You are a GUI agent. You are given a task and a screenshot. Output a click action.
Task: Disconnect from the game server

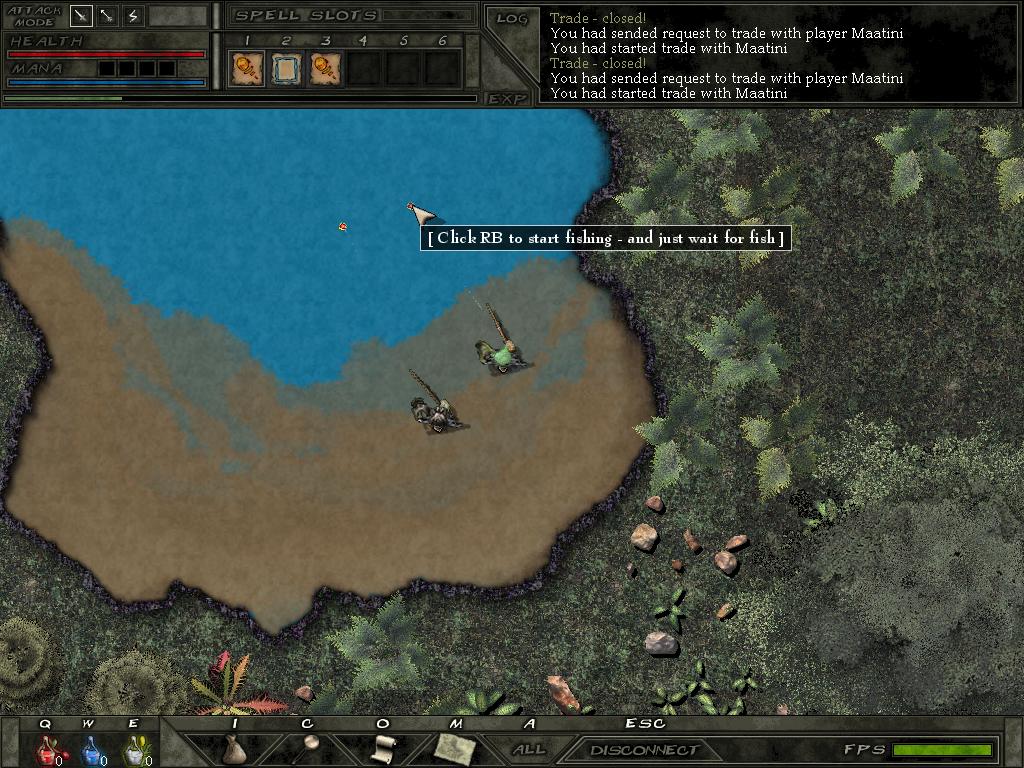coord(644,749)
